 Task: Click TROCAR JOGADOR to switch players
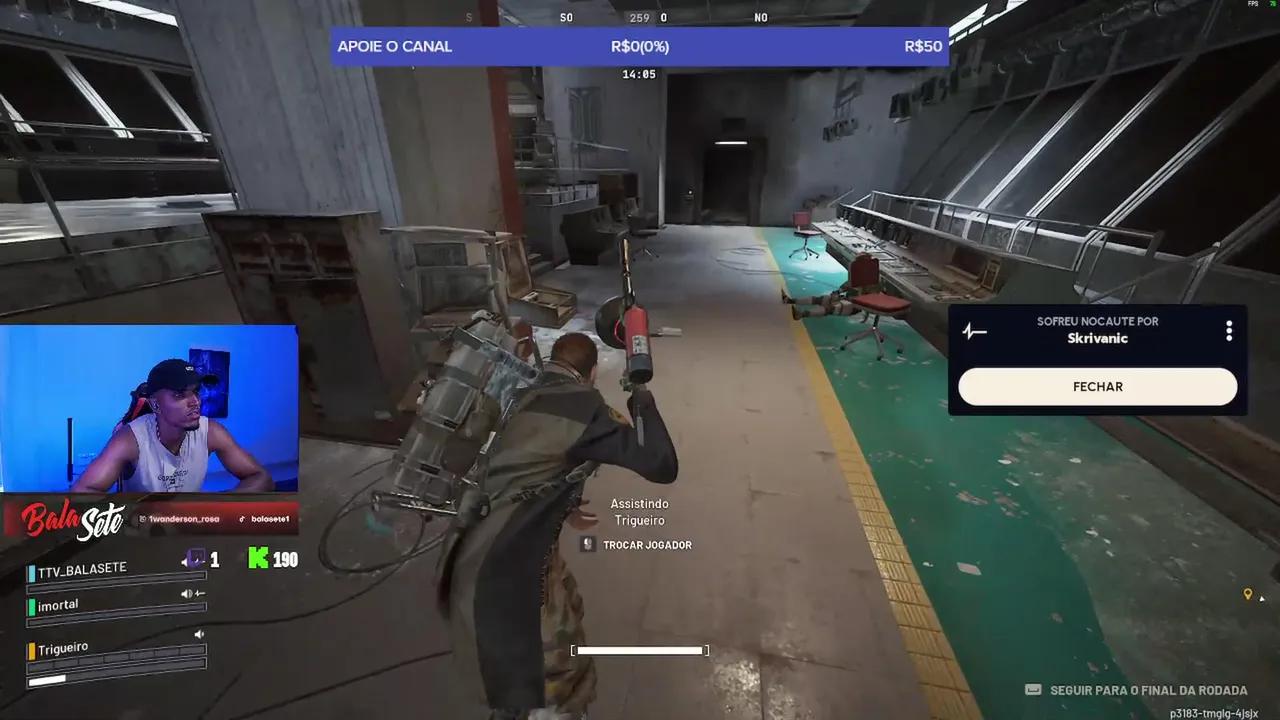[646, 544]
